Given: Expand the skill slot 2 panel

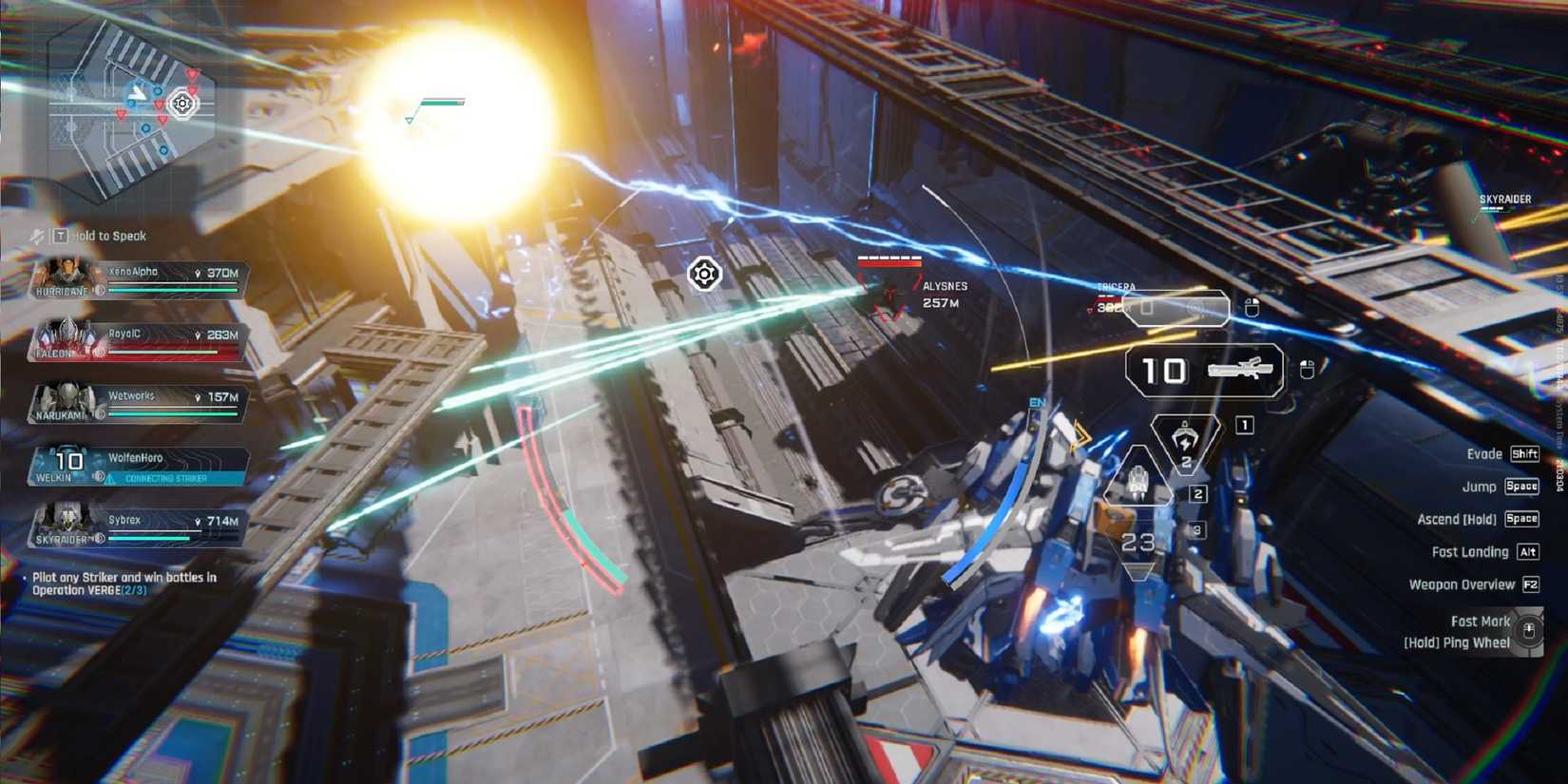Looking at the screenshot, I should [x=1196, y=492].
